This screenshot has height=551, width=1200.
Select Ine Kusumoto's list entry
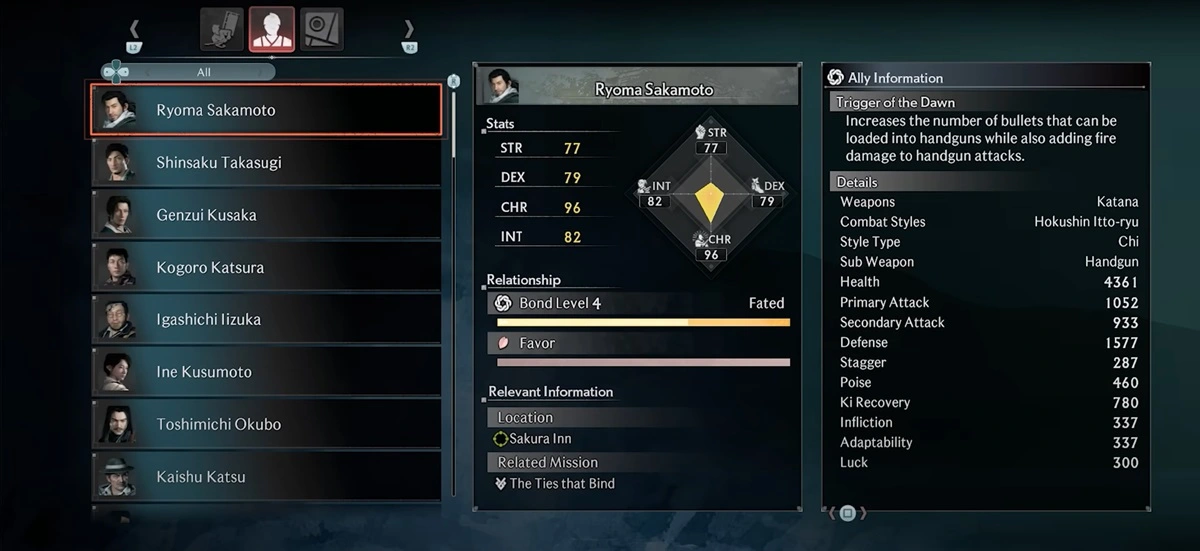tap(266, 372)
